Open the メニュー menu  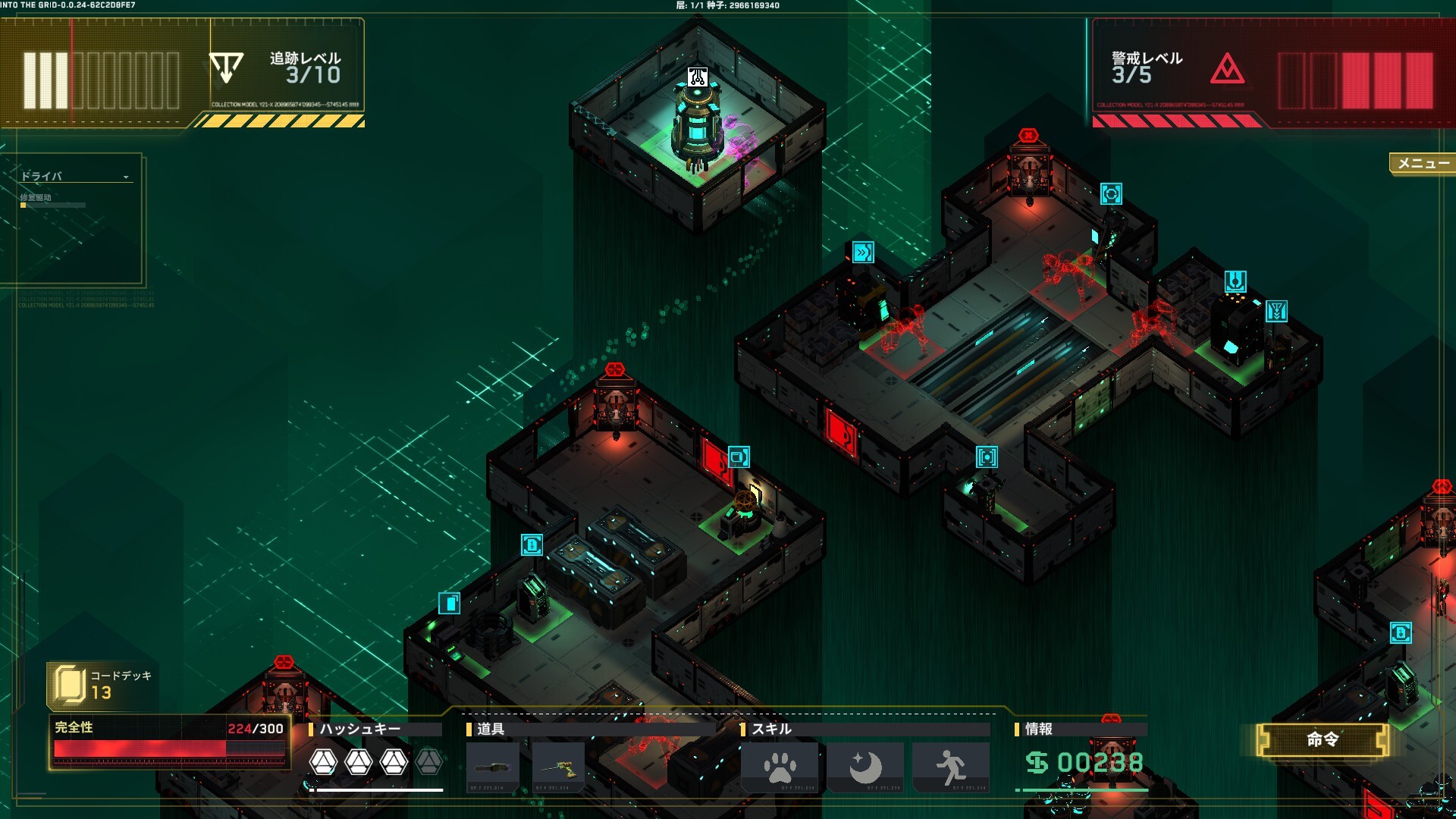pos(1423,163)
